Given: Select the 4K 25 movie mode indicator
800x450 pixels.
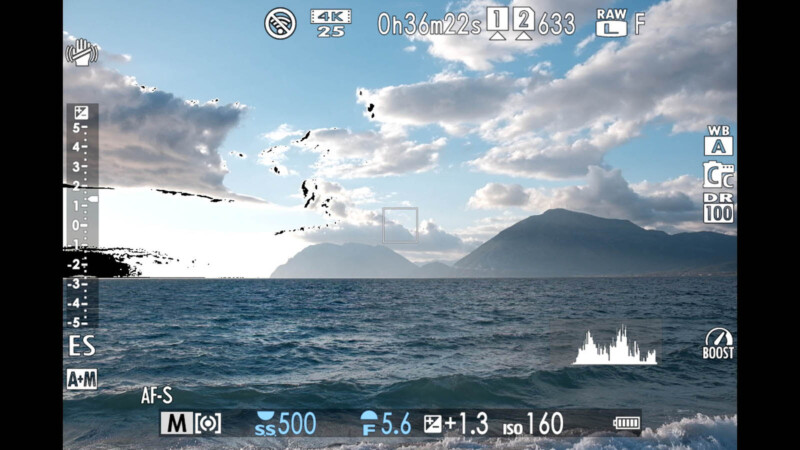Looking at the screenshot, I should tap(330, 22).
